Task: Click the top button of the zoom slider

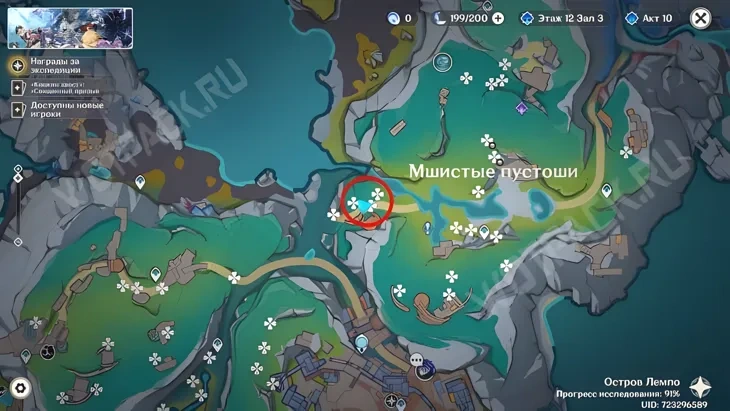Action: pos(18,170)
